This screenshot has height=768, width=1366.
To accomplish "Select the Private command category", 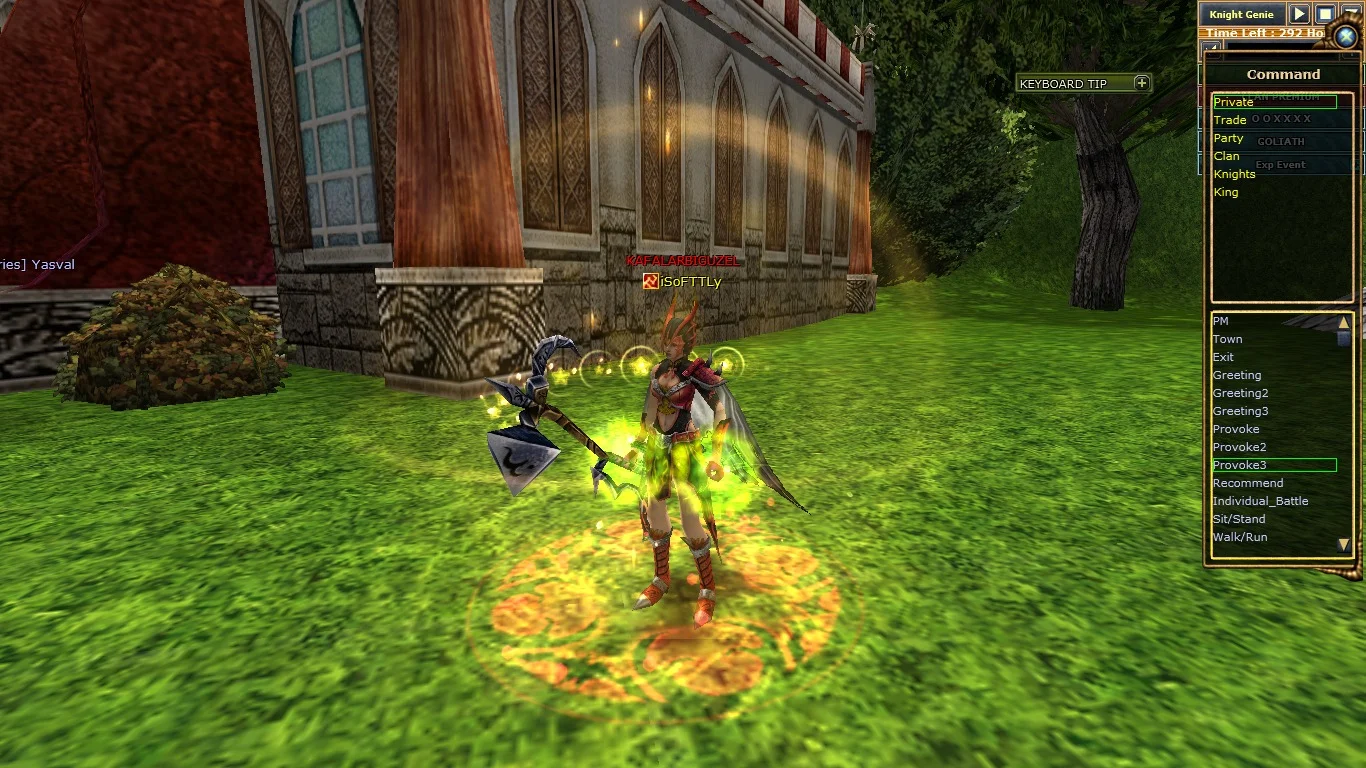I will click(x=1233, y=102).
